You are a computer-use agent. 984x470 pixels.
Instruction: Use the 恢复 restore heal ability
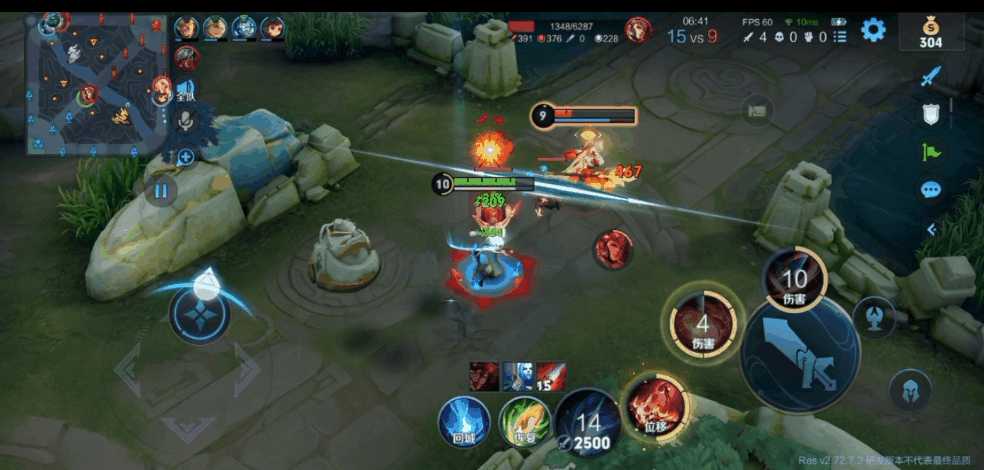click(525, 421)
